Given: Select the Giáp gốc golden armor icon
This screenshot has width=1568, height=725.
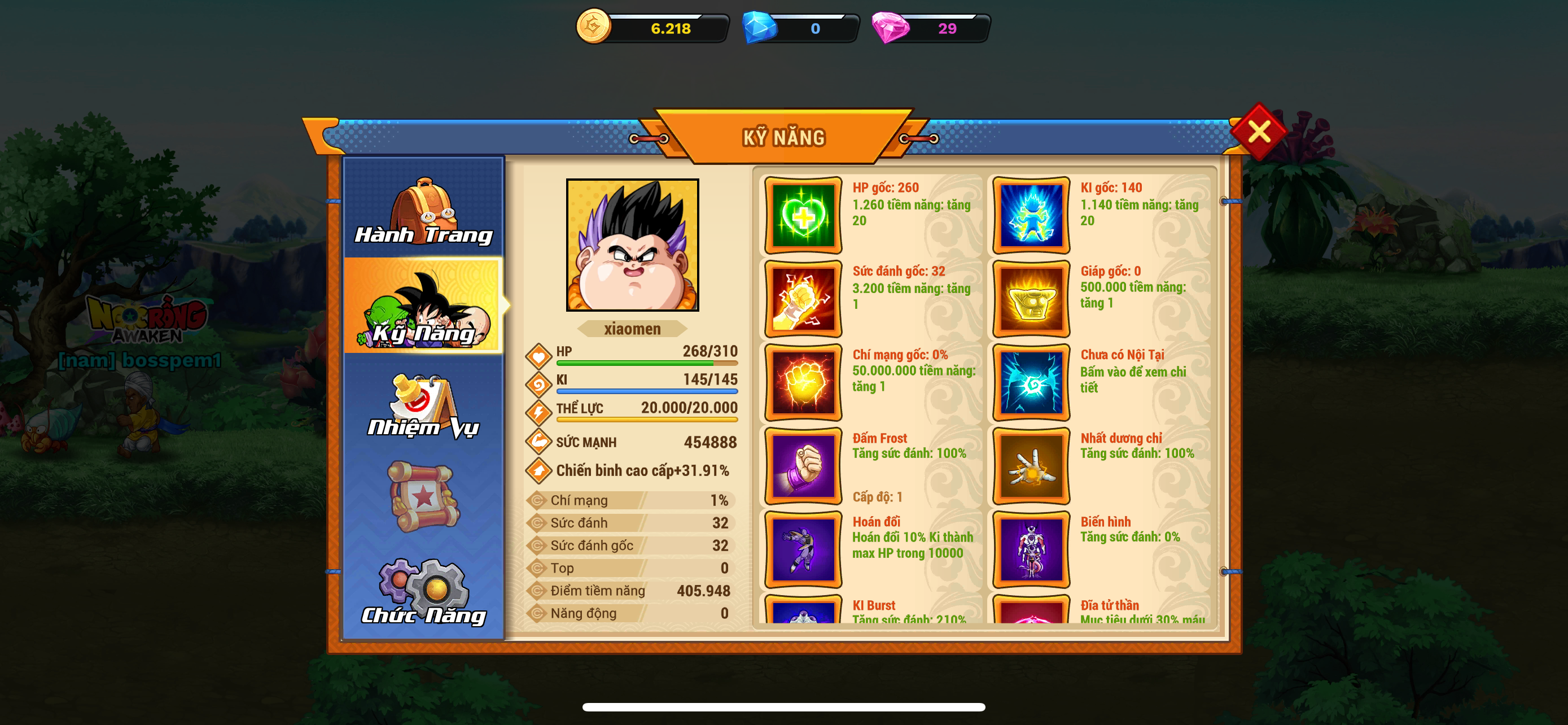Looking at the screenshot, I should pos(1031,299).
